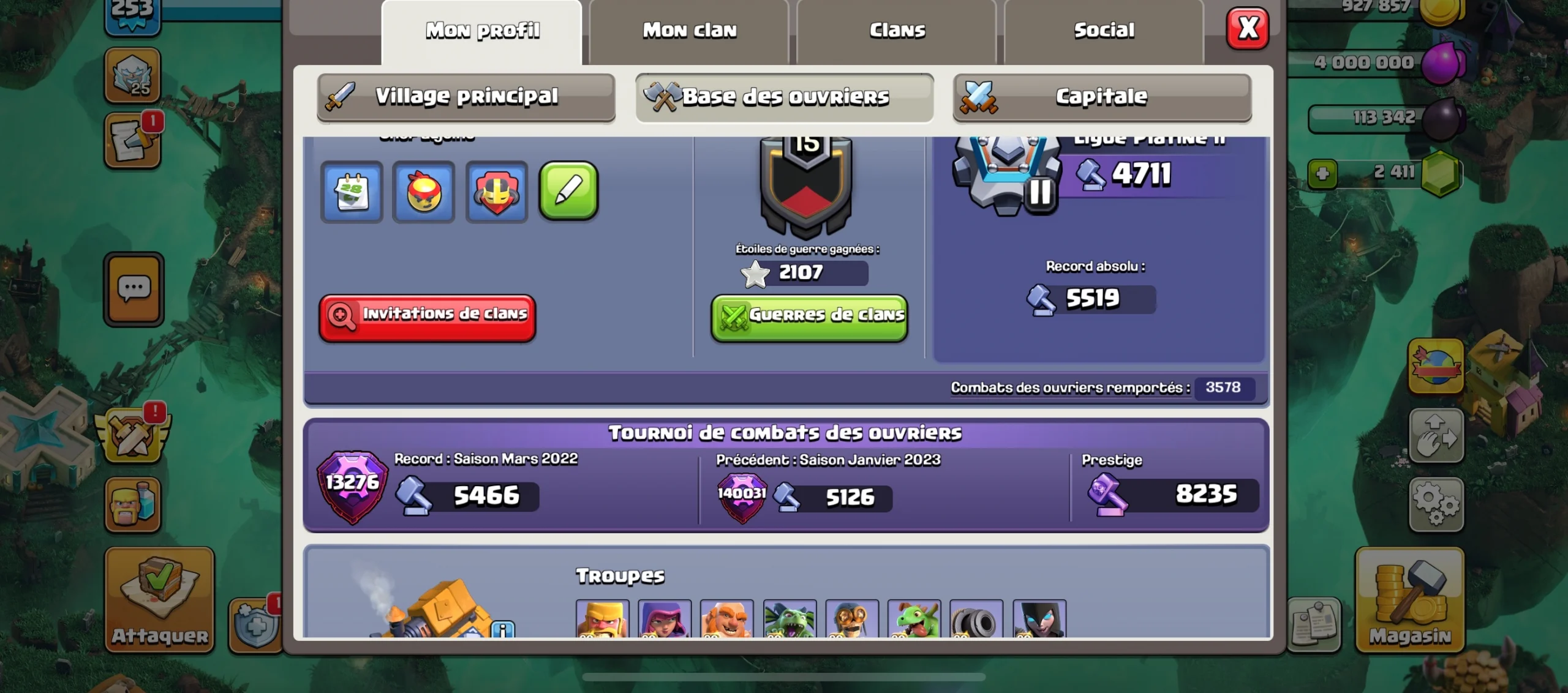Open the Social tab
Image resolution: width=1568 pixels, height=693 pixels.
click(x=1102, y=31)
